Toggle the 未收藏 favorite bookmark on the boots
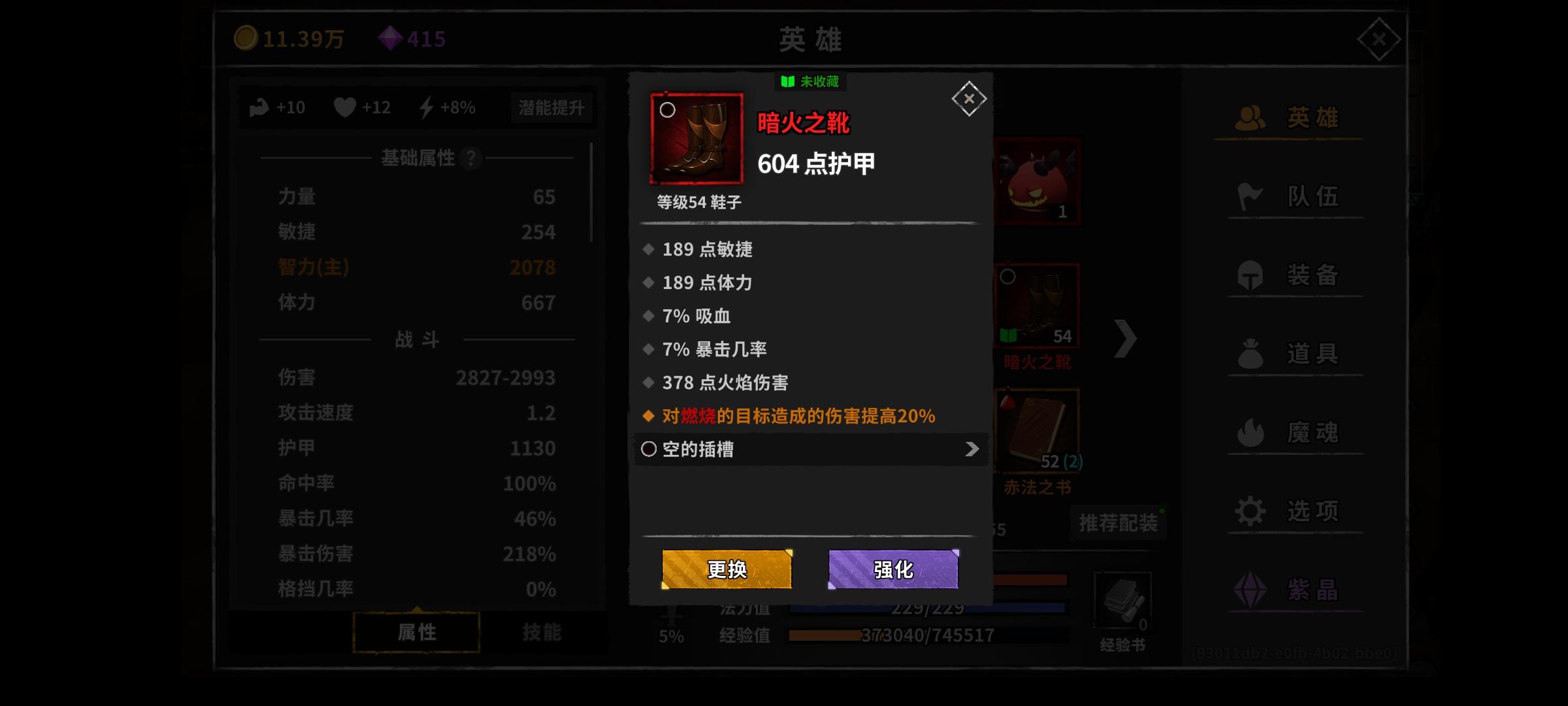This screenshot has width=1568, height=706. [x=810, y=81]
